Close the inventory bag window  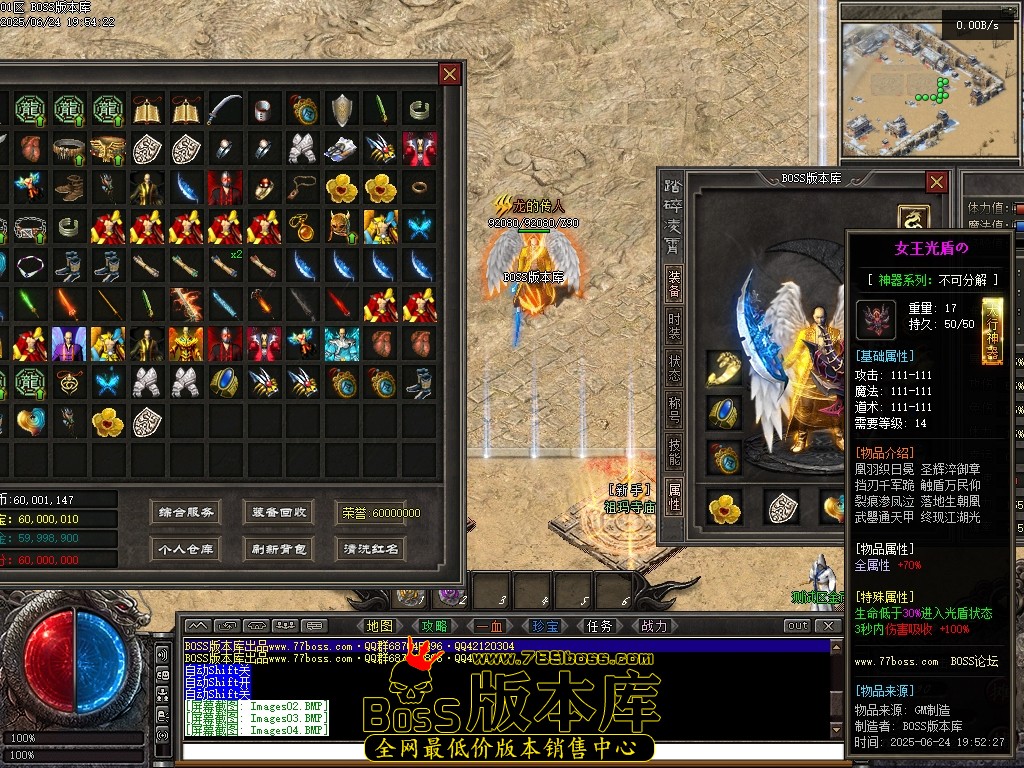pos(450,74)
